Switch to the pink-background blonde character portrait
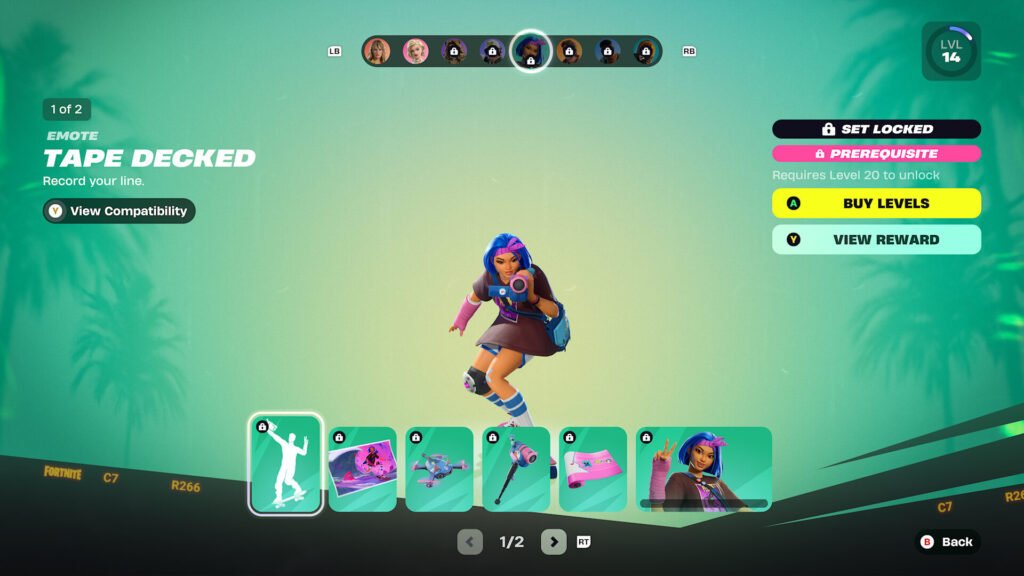 (415, 51)
